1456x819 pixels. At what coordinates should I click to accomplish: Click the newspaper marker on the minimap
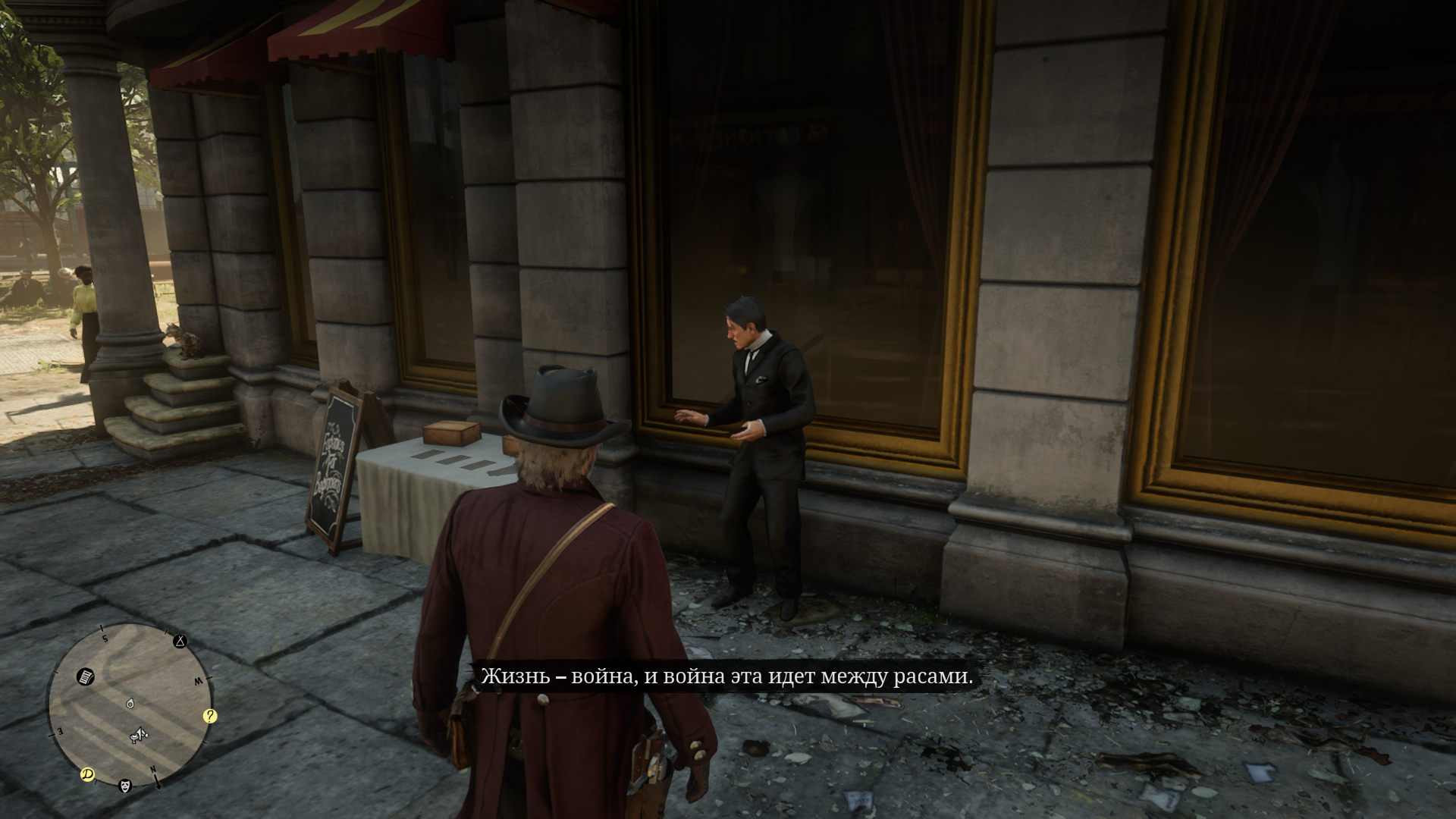tap(86, 676)
